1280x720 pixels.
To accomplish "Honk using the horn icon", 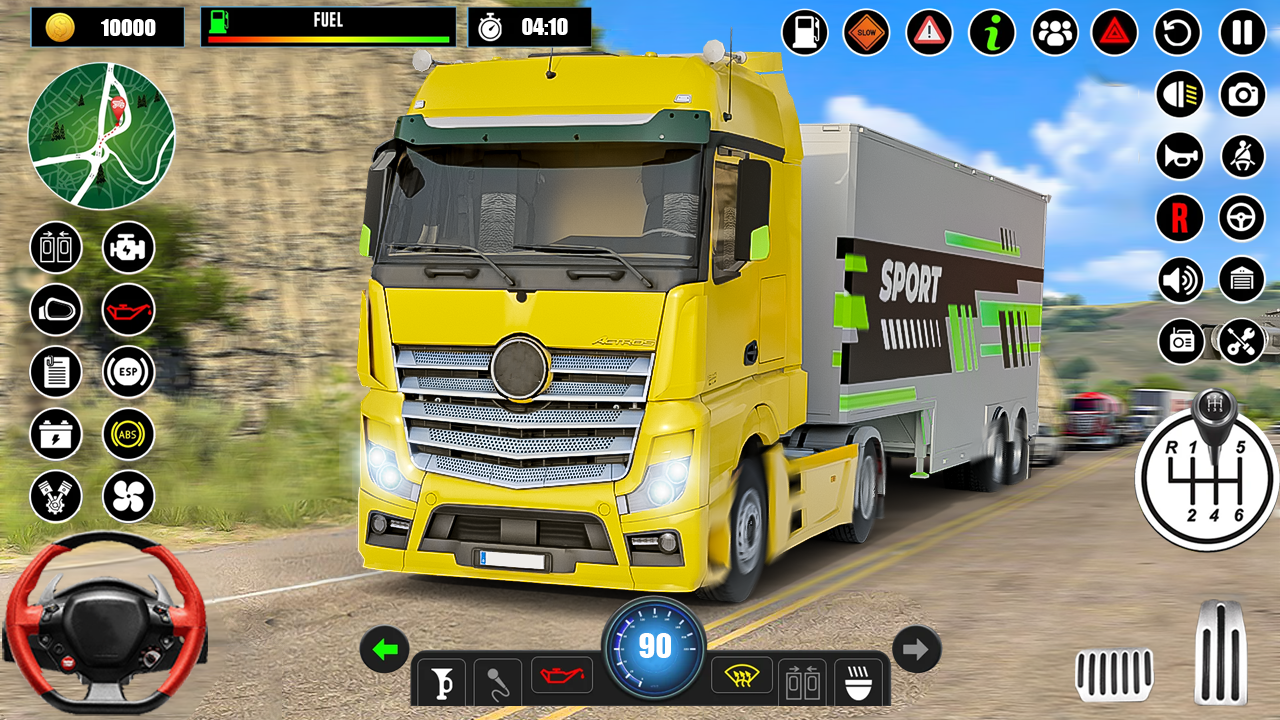I will [x=1178, y=157].
